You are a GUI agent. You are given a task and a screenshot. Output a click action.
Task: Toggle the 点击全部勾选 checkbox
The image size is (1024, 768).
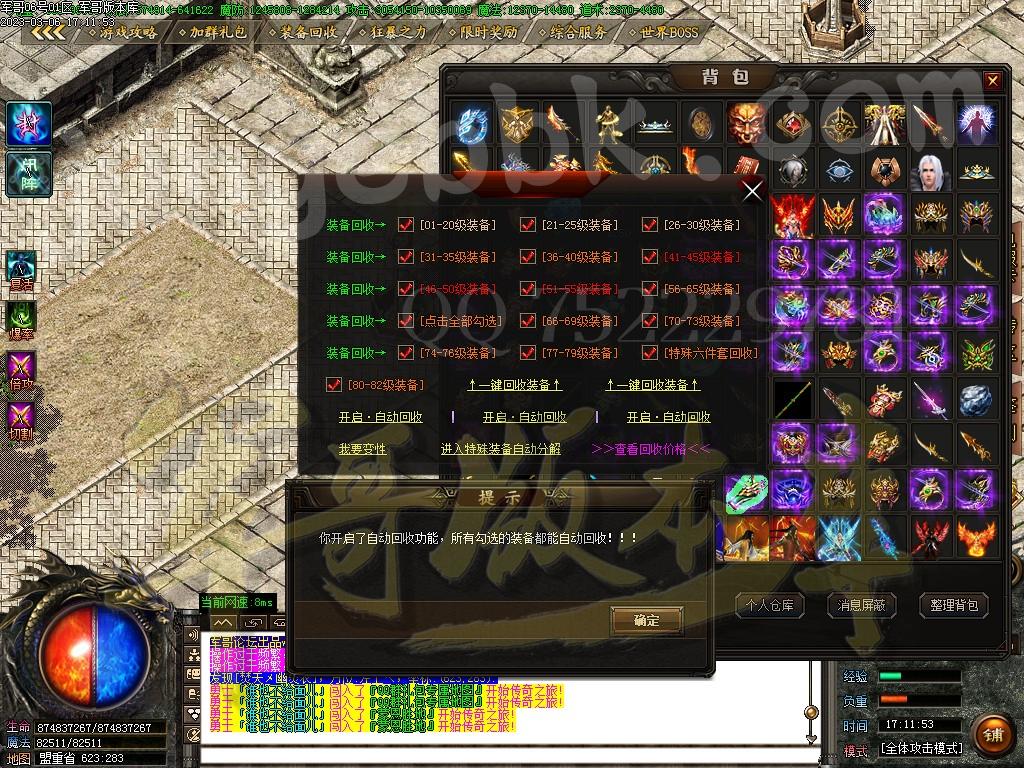click(406, 321)
